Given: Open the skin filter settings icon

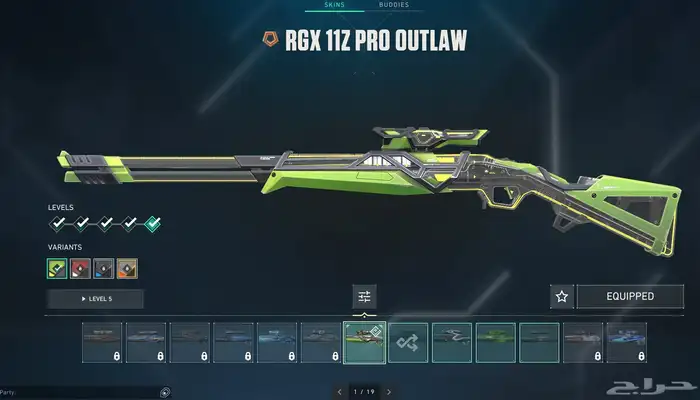Looking at the screenshot, I should [364, 296].
